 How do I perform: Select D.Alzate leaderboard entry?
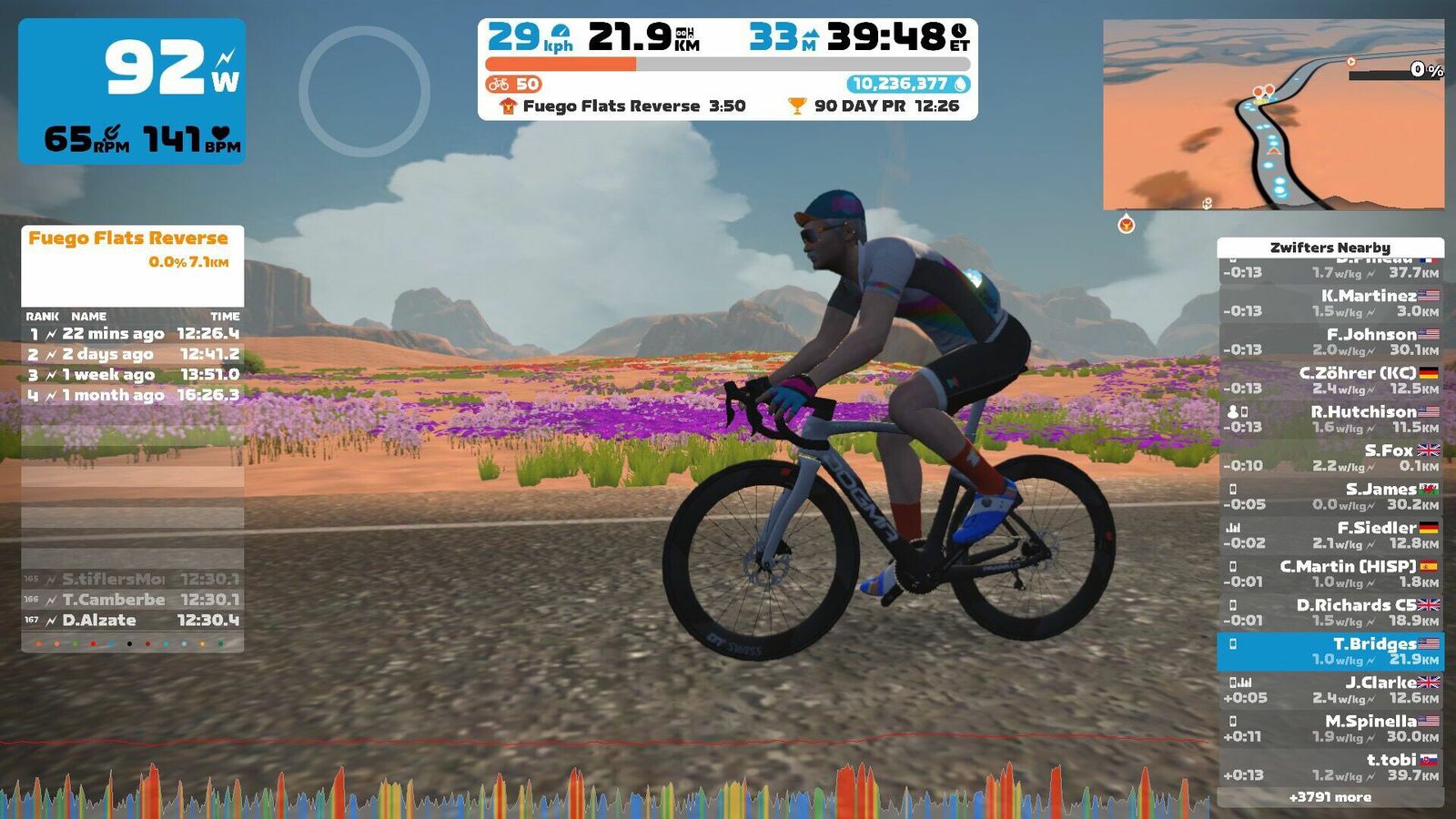point(132,621)
